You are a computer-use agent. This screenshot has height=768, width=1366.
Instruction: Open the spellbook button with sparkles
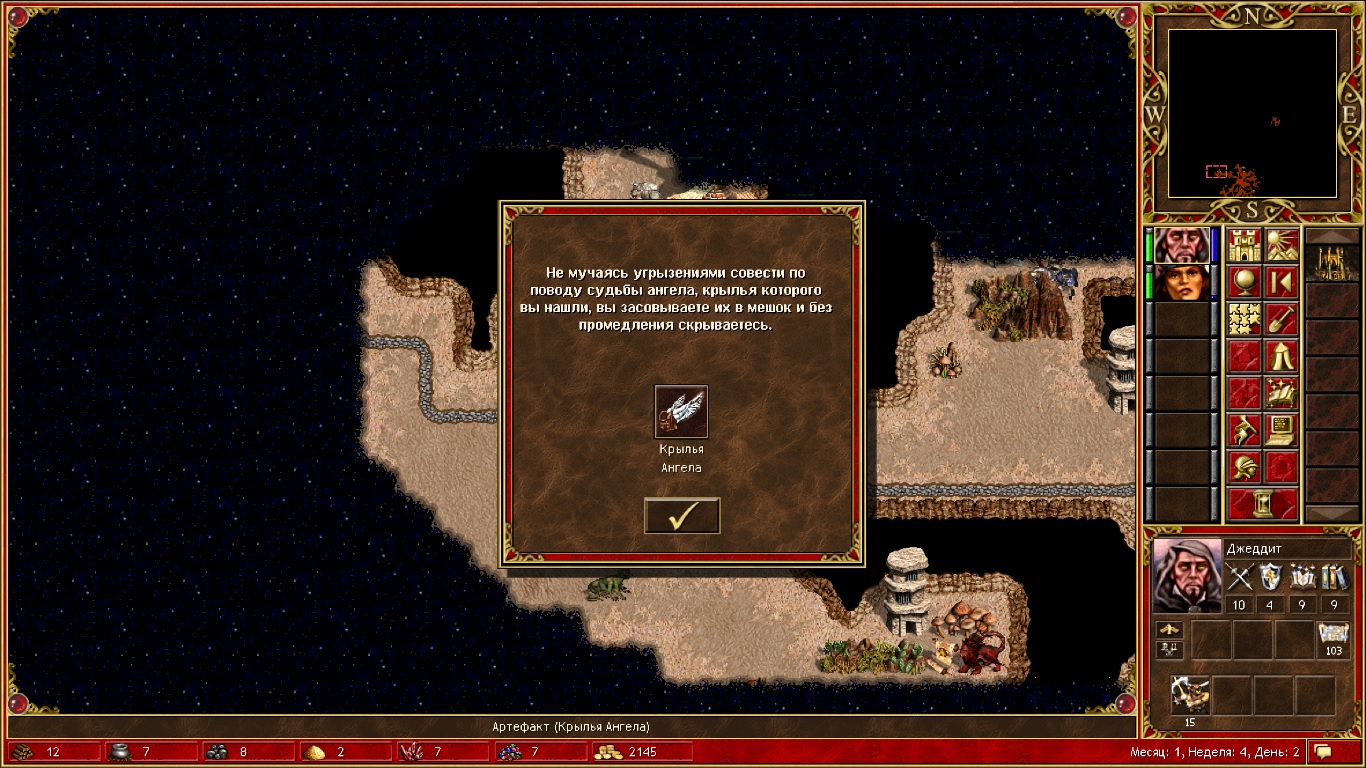(x=1282, y=392)
